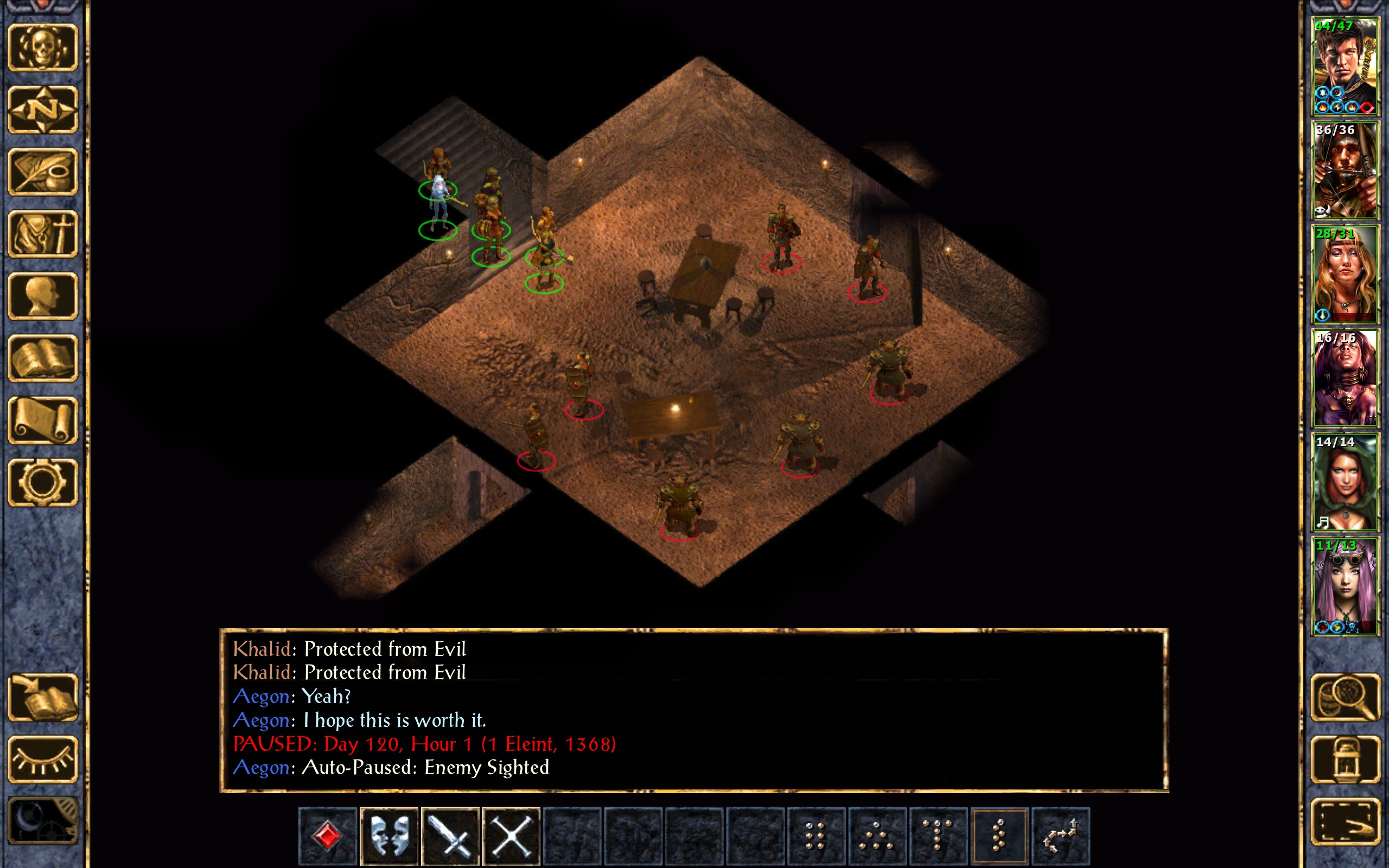Use the twin masks talk action
The image size is (1389, 868).
[x=389, y=836]
